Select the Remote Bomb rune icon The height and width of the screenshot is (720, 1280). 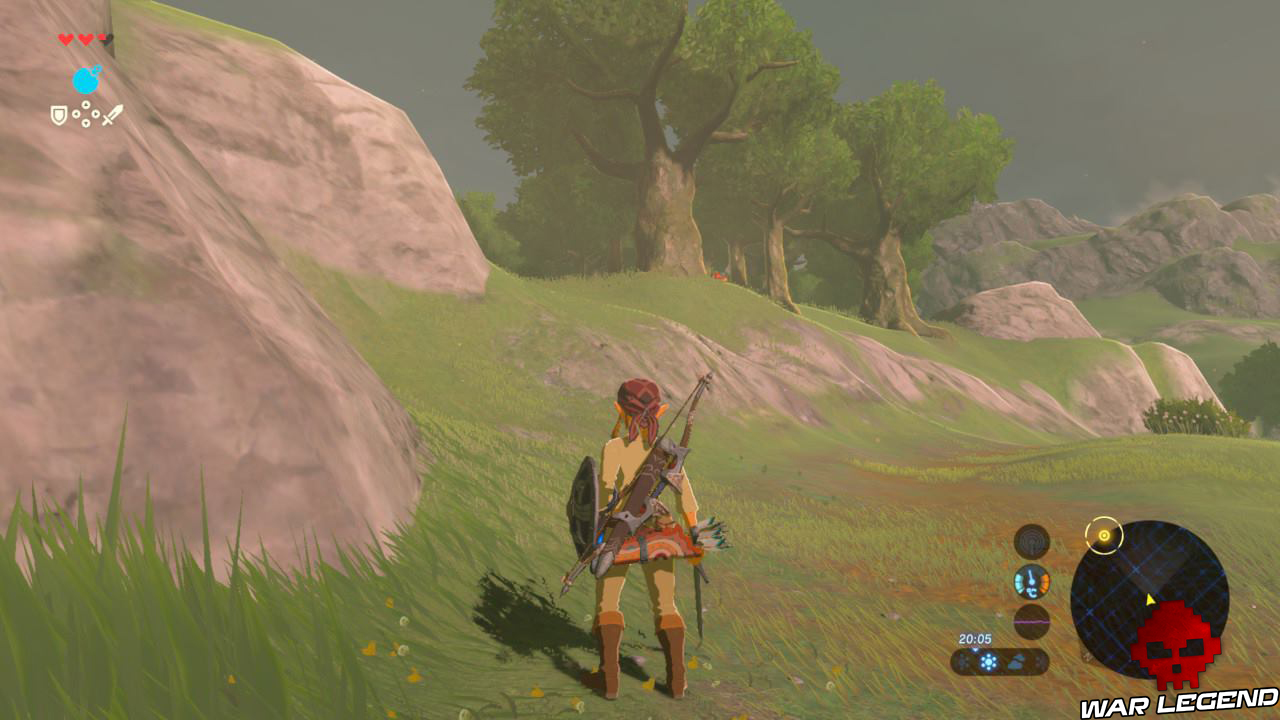pos(86,78)
